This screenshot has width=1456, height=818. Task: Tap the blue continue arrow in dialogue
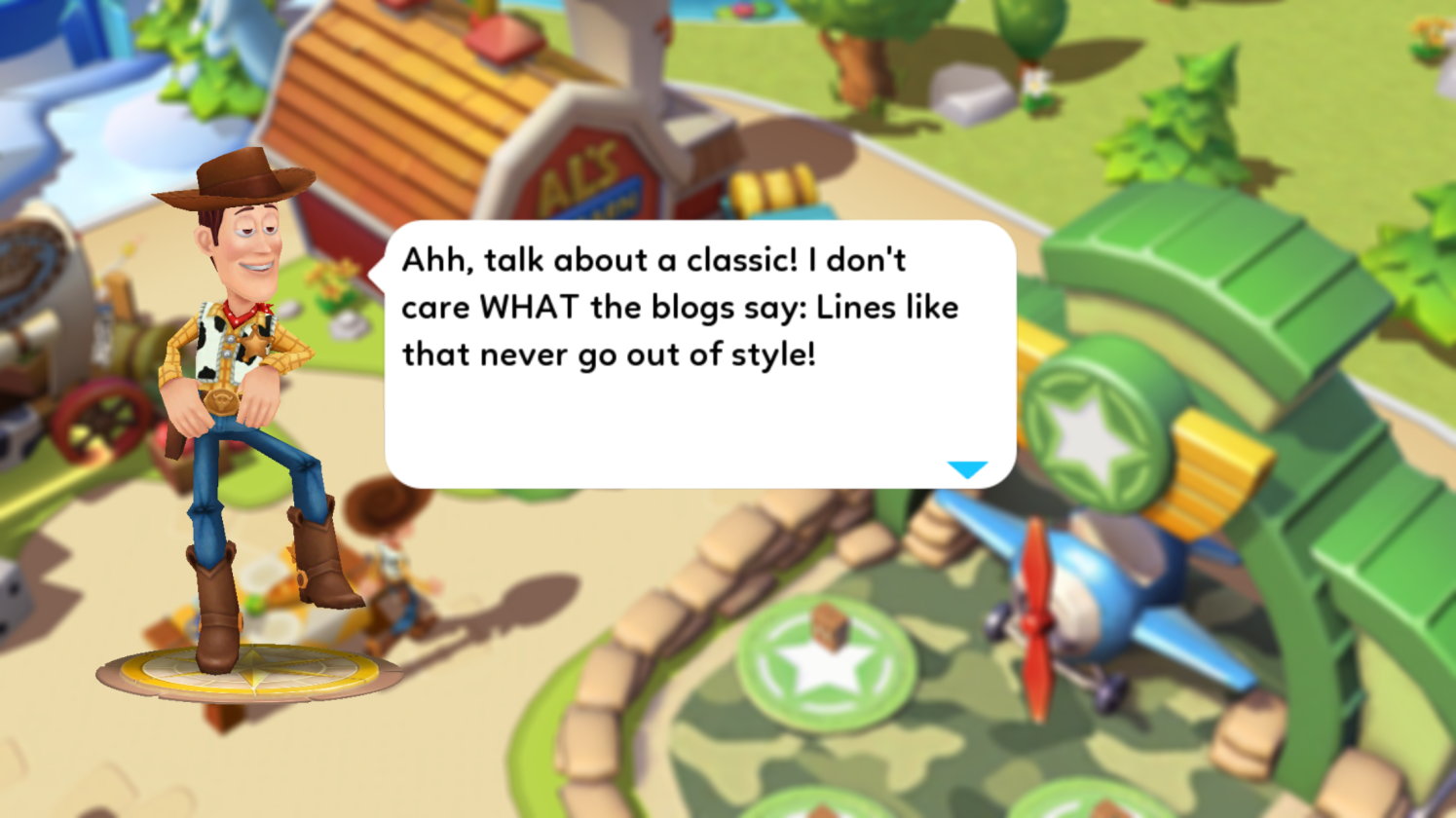coord(967,469)
